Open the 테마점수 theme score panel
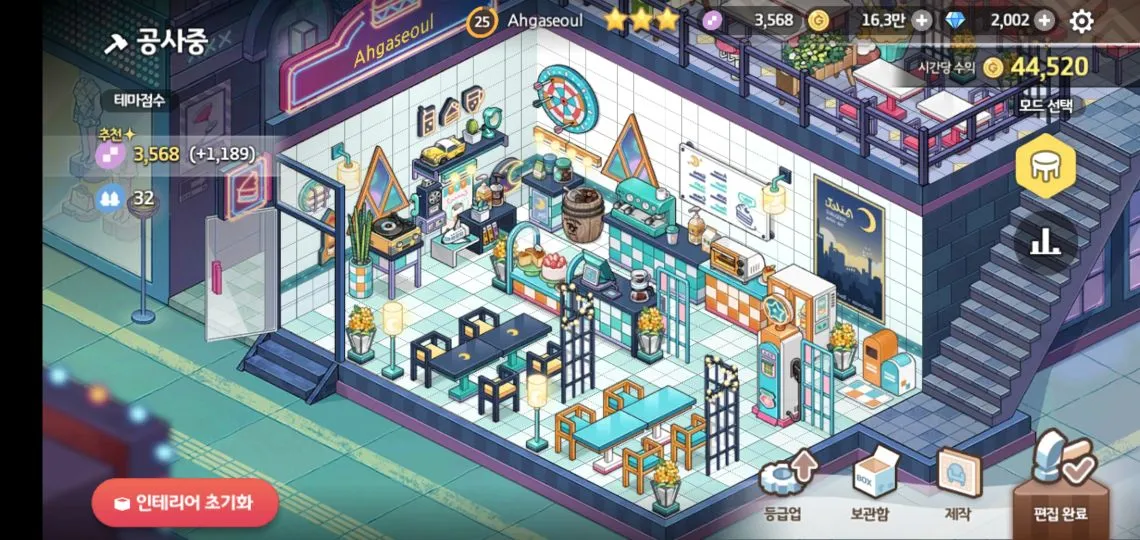Viewport: 1140px width, 540px height. tap(139, 100)
